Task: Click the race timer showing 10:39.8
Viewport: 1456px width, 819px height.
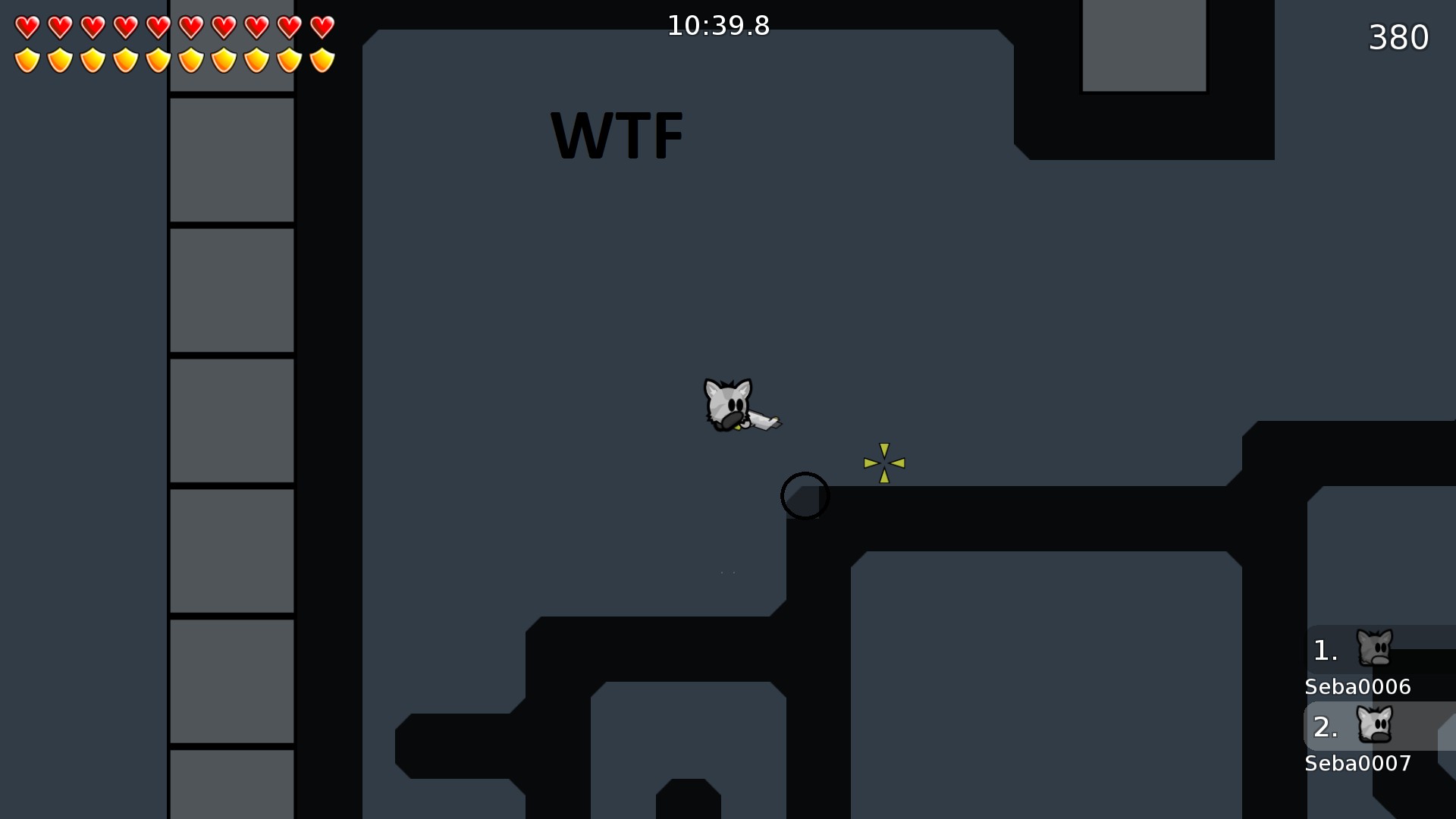Action: (x=717, y=25)
